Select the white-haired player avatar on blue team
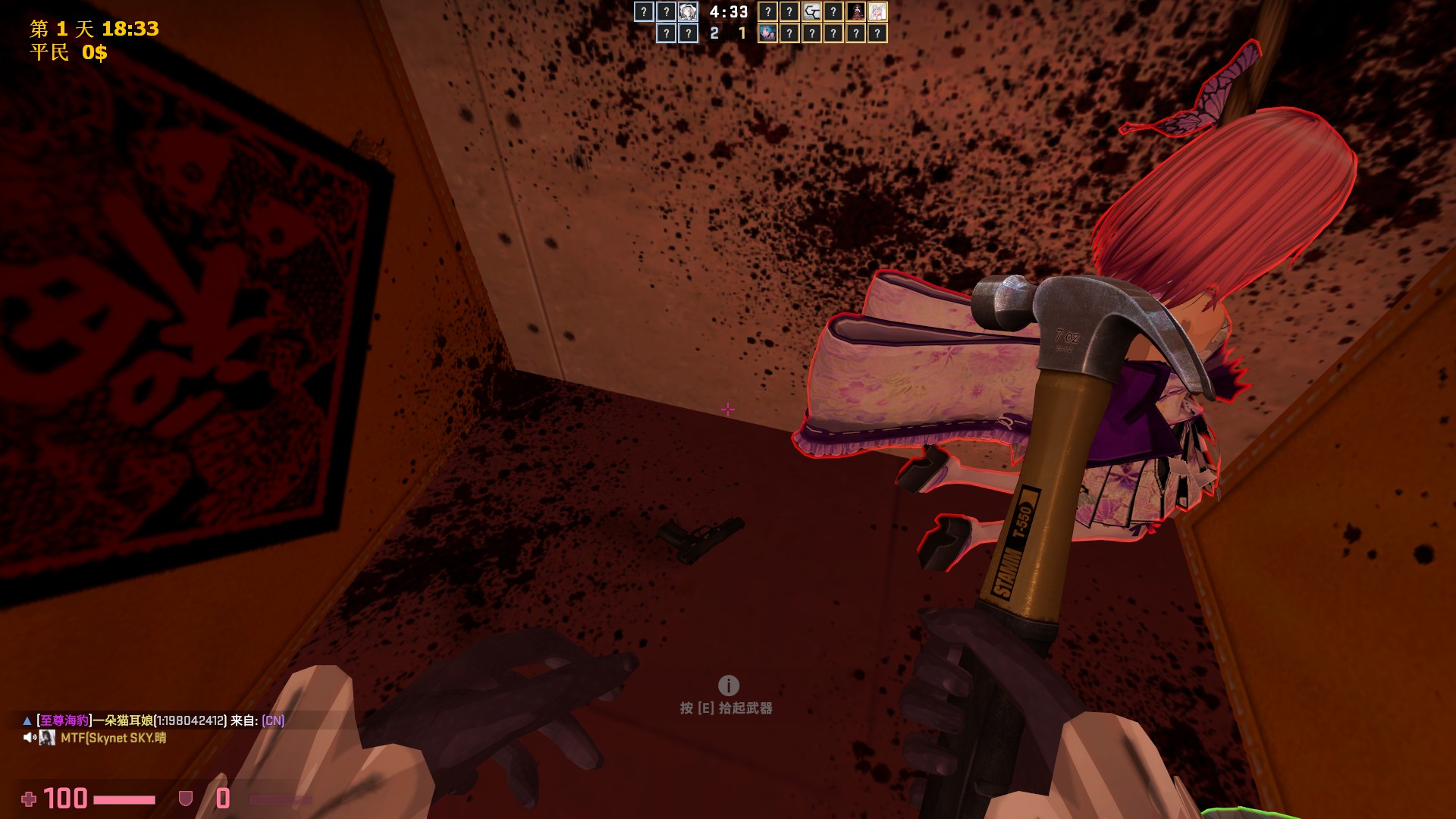Viewport: 1456px width, 819px height. tap(688, 11)
